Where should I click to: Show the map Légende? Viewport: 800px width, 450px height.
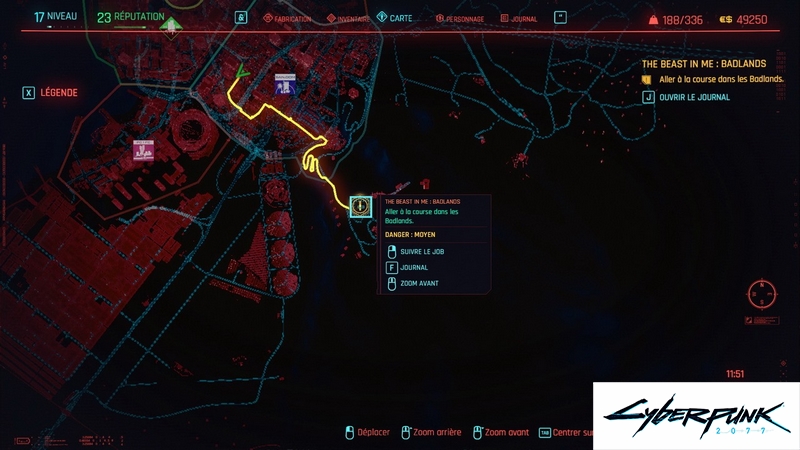click(x=50, y=93)
